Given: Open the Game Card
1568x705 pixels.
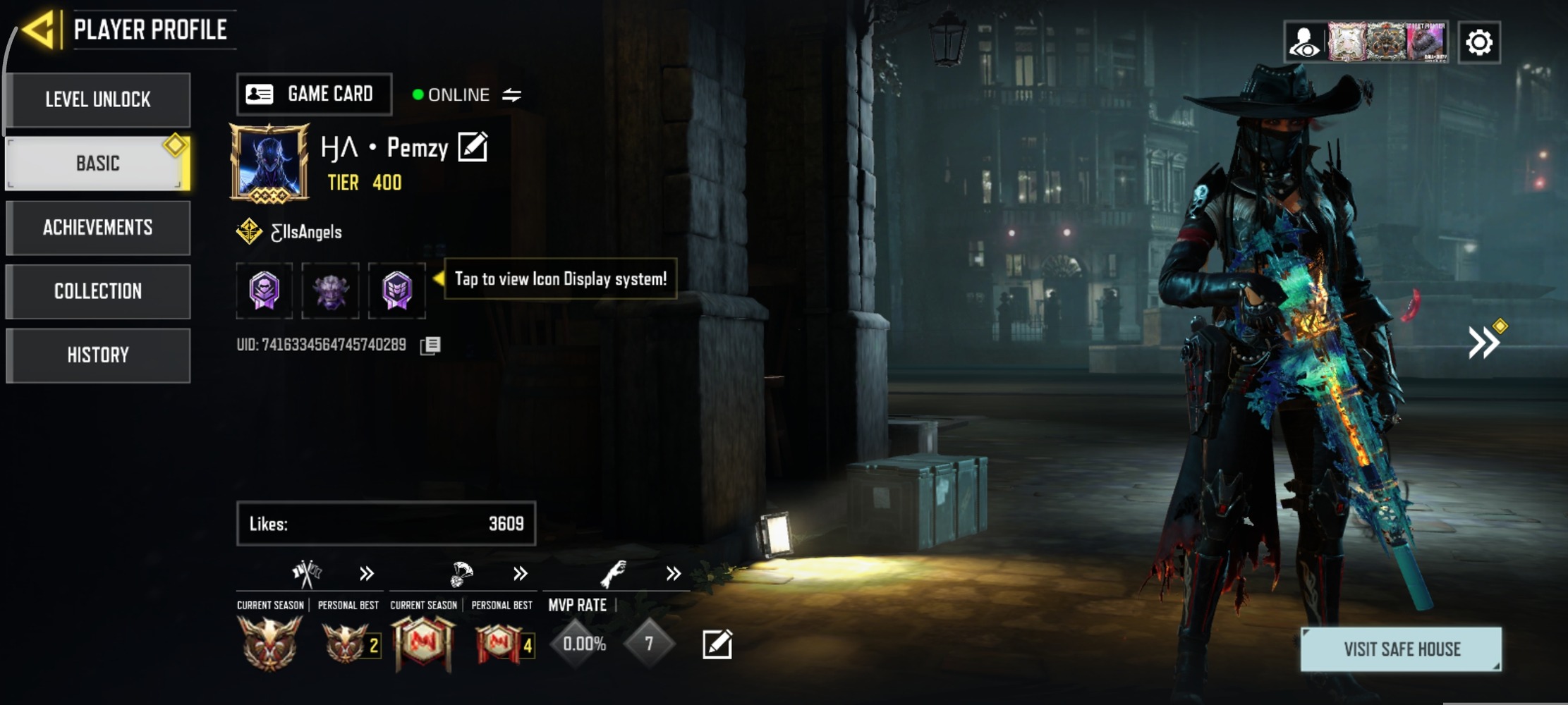Looking at the screenshot, I should click(x=314, y=94).
